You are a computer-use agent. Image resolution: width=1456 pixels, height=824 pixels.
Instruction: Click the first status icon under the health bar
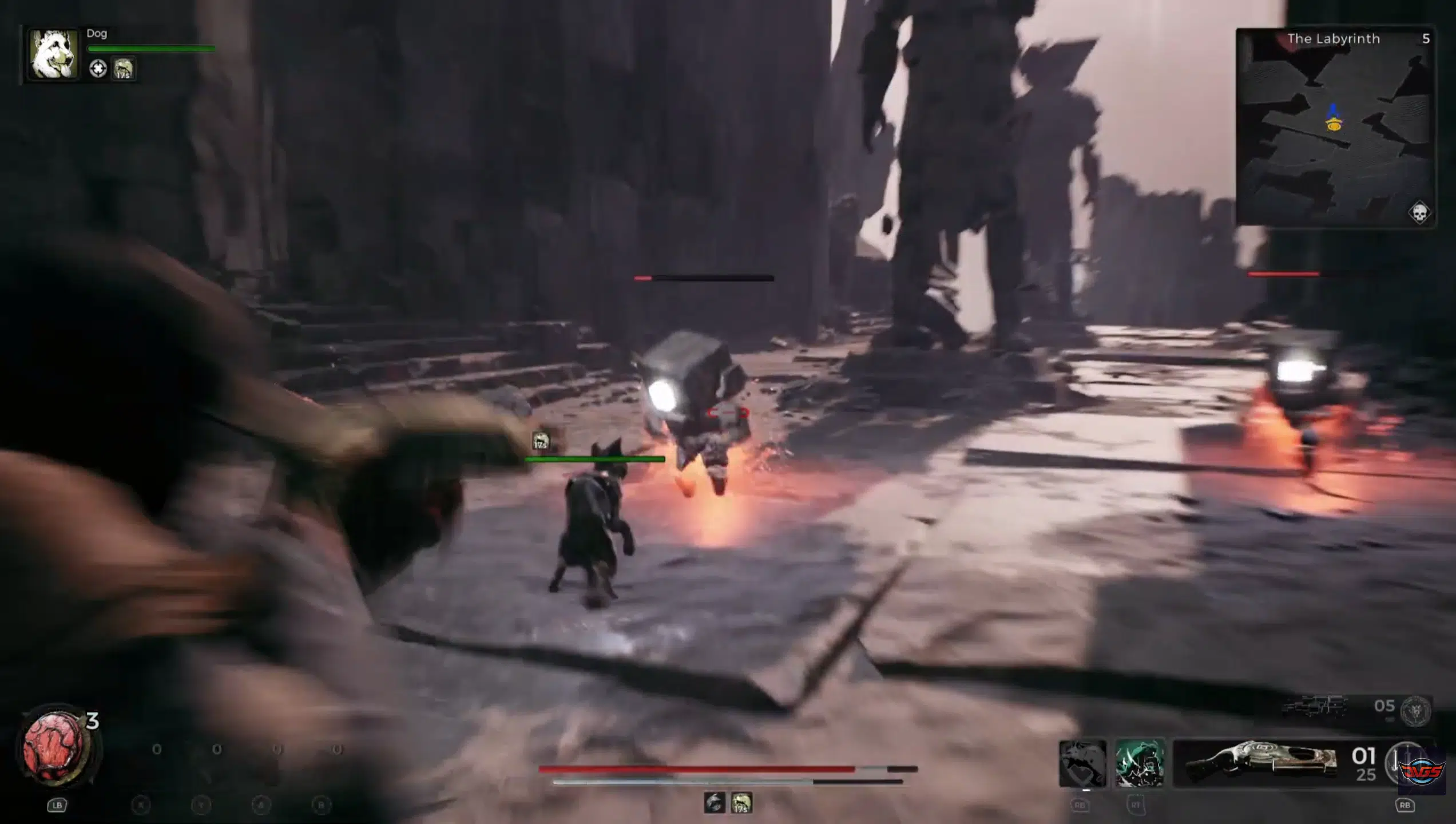[x=714, y=803]
